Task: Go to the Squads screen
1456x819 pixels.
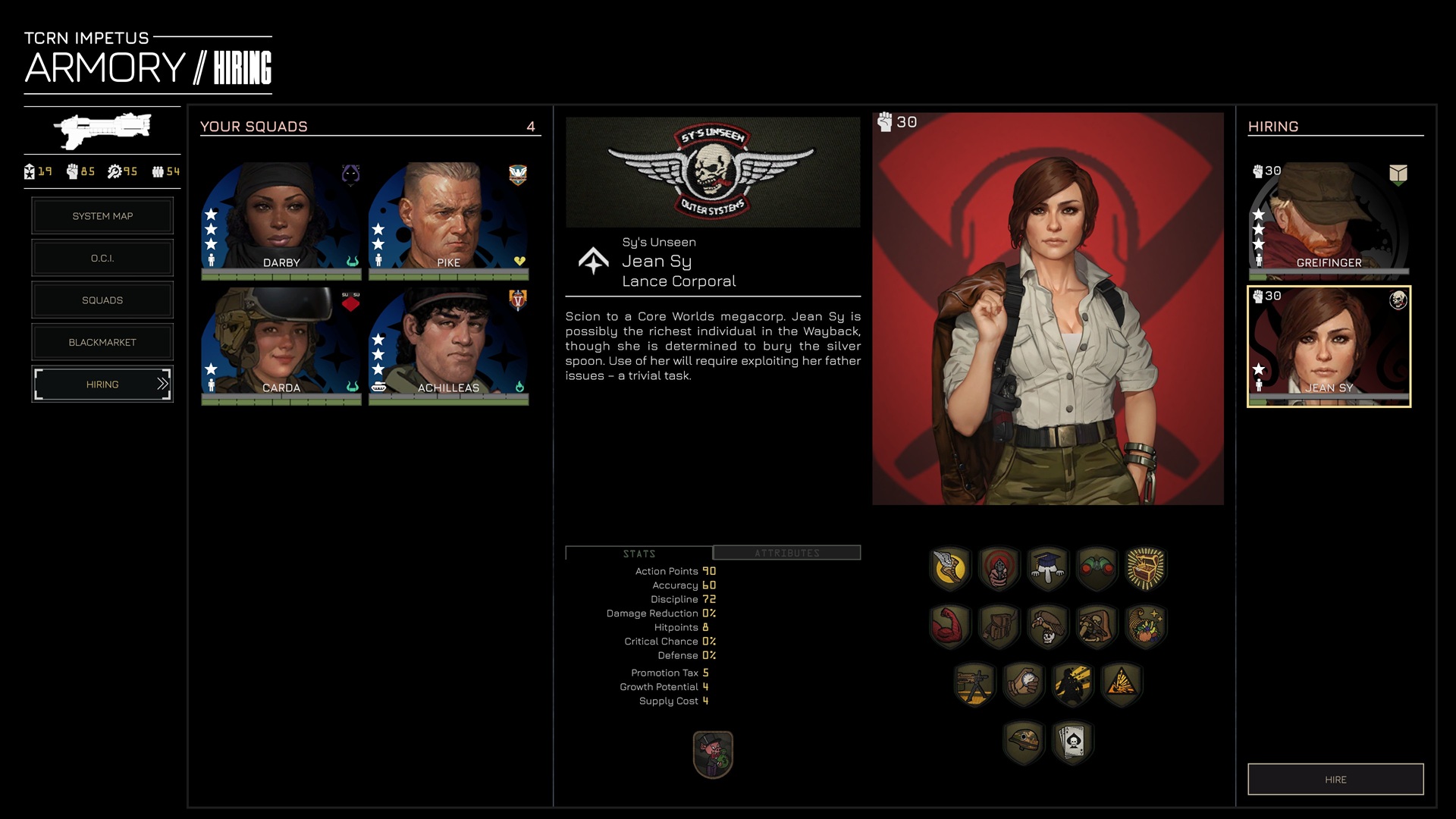Action: (102, 300)
